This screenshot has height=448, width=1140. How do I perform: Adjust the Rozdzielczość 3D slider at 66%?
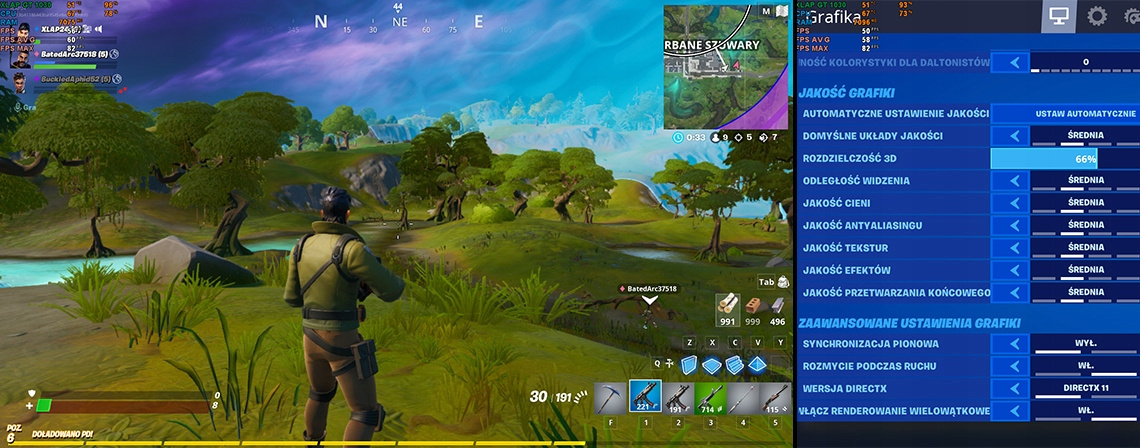[x=1064, y=159]
